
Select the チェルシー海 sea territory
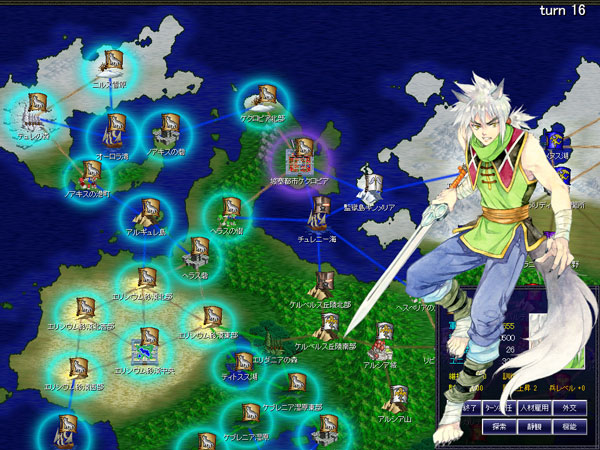(321, 210)
